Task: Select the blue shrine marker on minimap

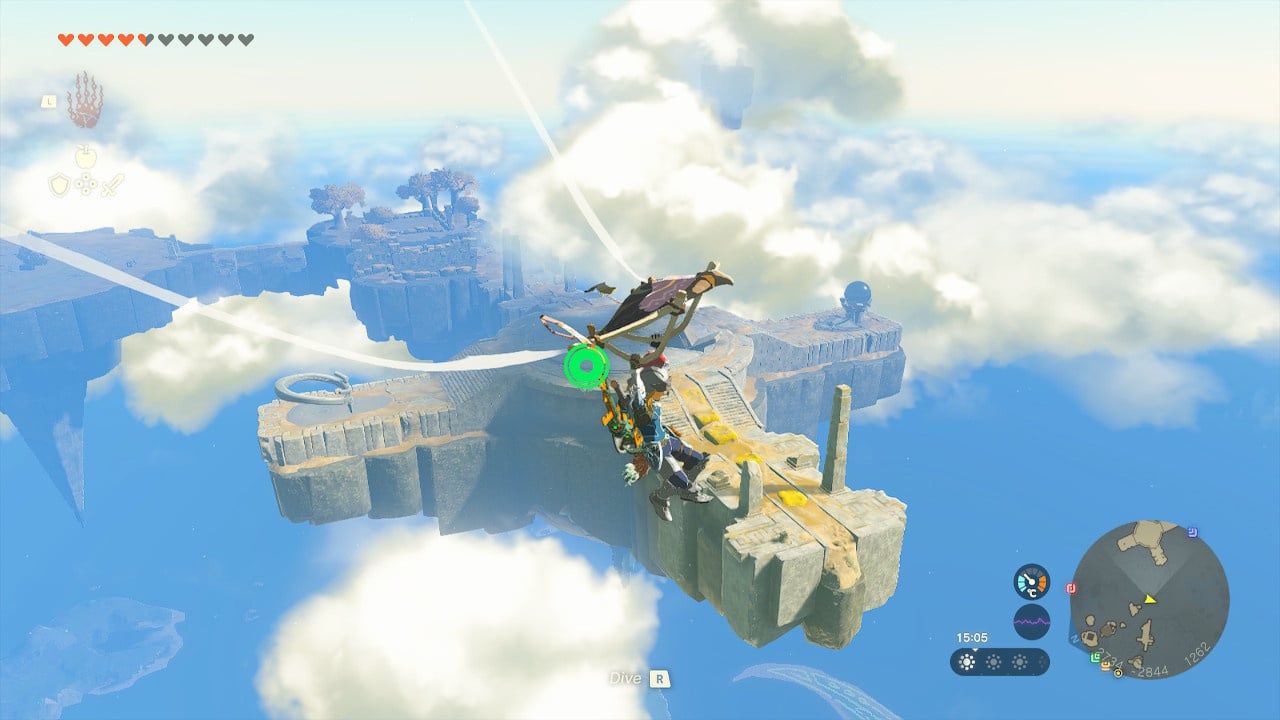Action: tap(1194, 533)
